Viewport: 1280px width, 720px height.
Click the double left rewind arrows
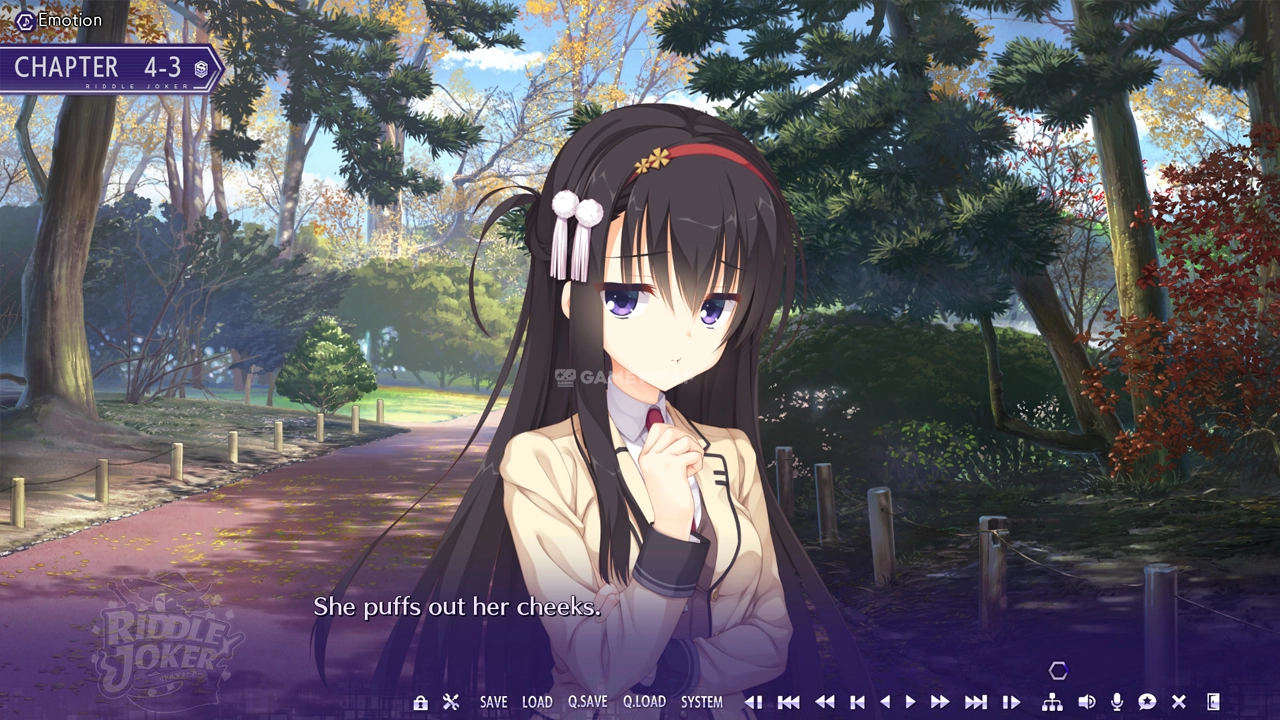[824, 702]
